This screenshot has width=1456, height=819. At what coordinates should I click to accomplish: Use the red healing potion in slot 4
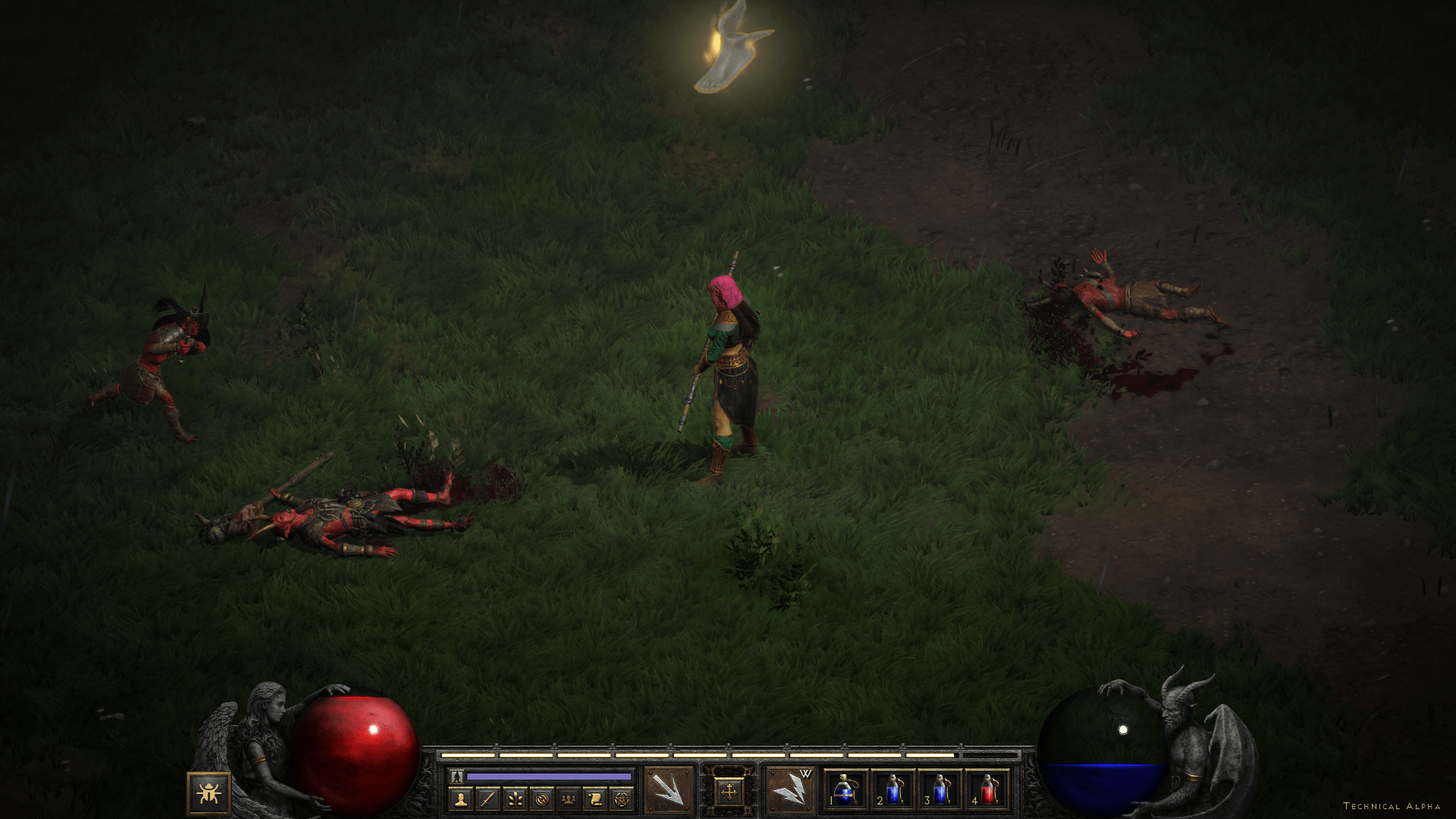pos(988,790)
